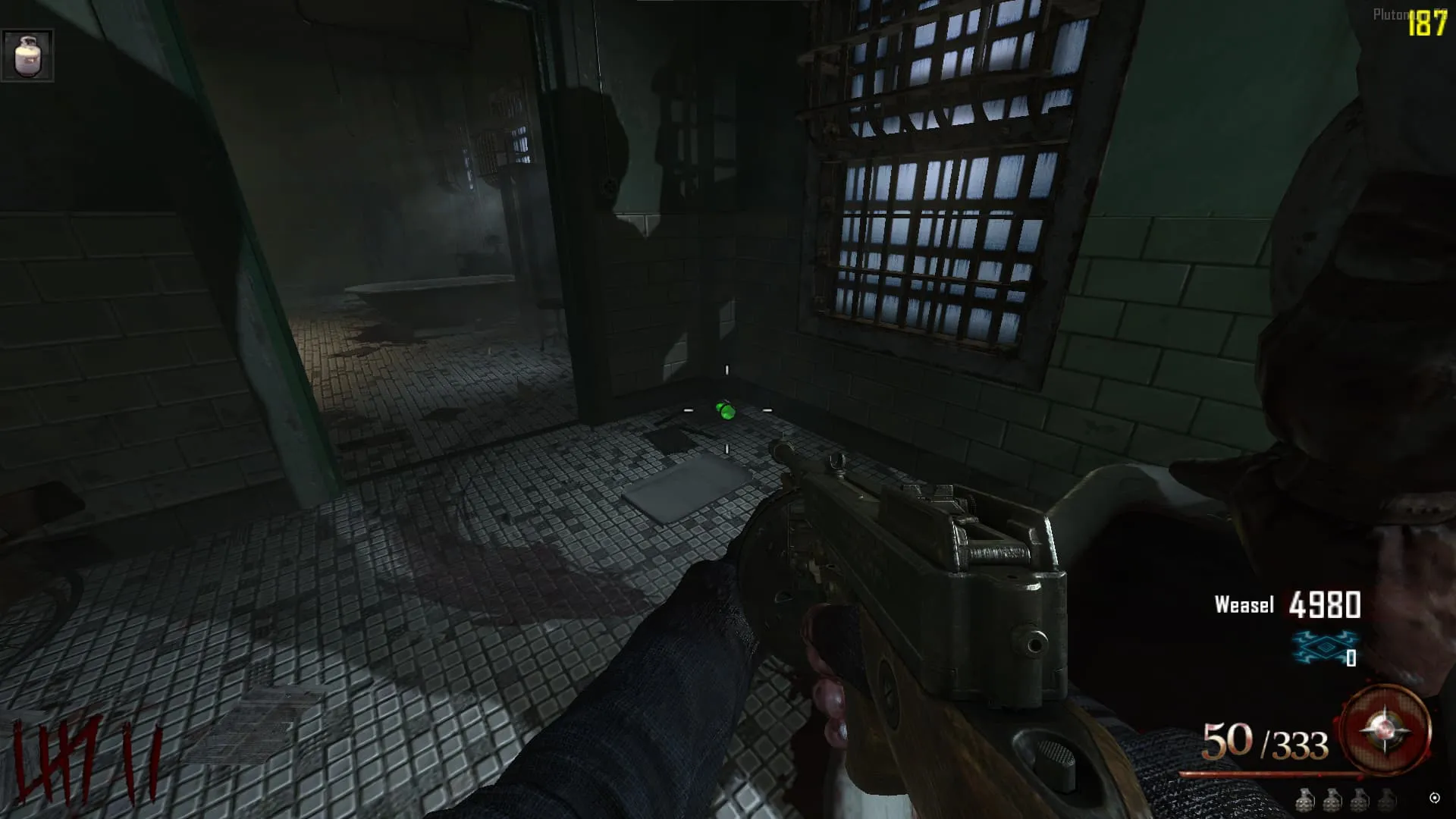
Task: Click the red compass emblem
Action: tap(1385, 730)
